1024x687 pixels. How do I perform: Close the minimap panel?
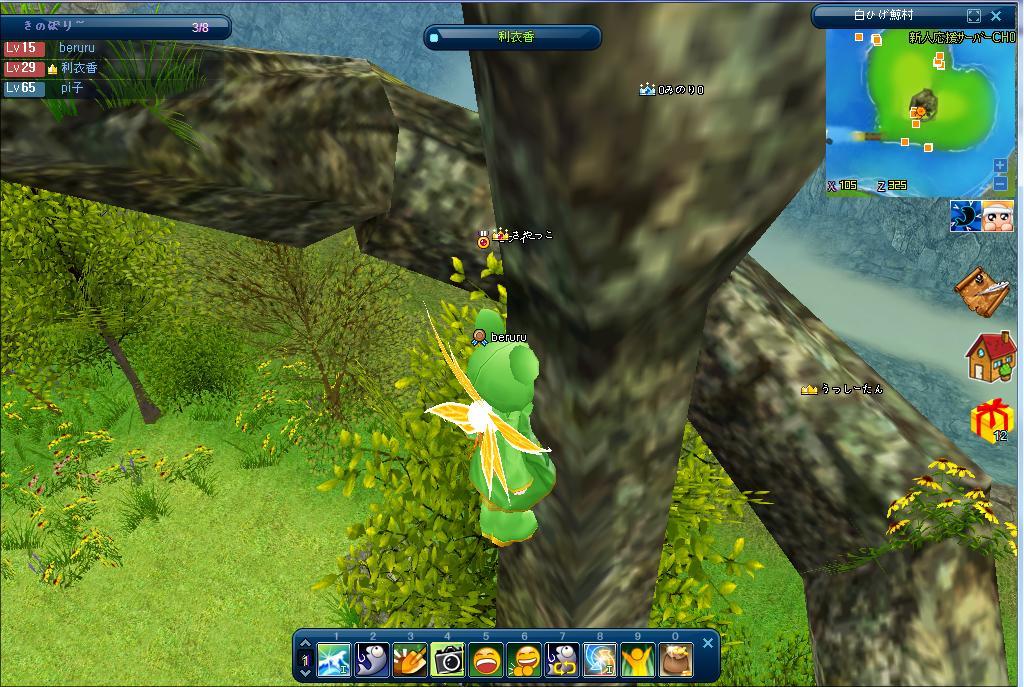(x=996, y=16)
